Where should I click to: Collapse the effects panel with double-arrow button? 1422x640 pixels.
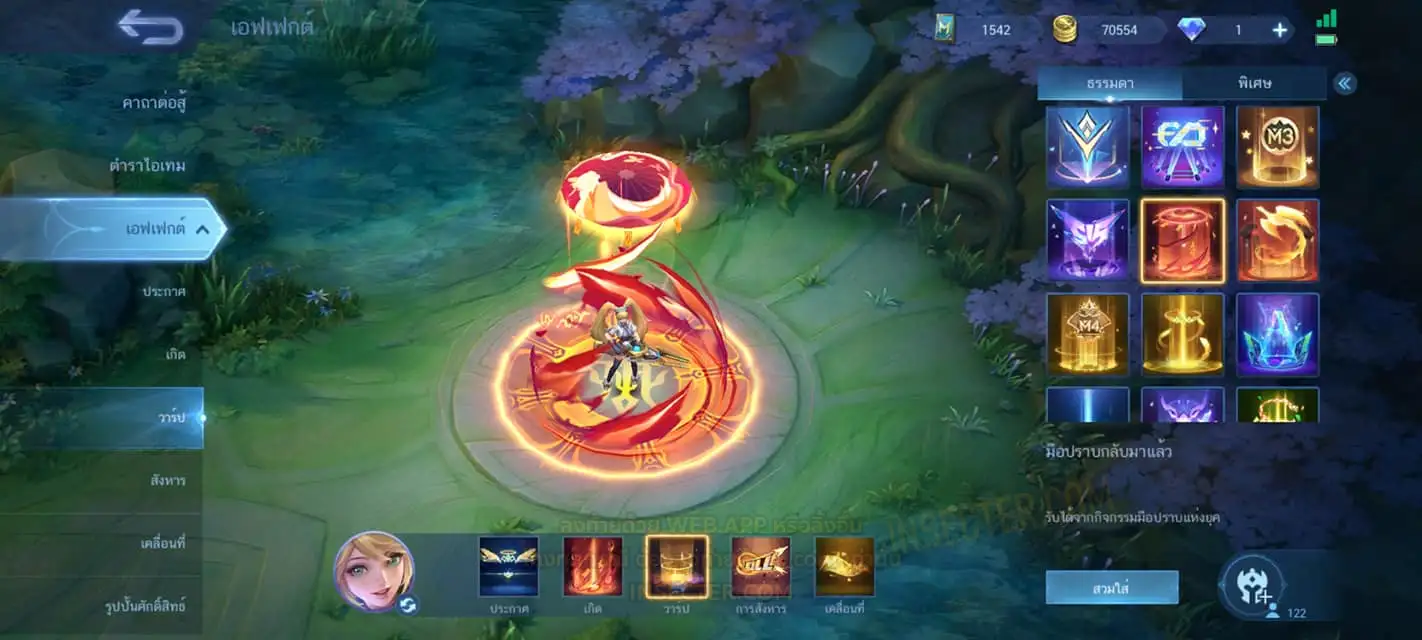point(1345,83)
